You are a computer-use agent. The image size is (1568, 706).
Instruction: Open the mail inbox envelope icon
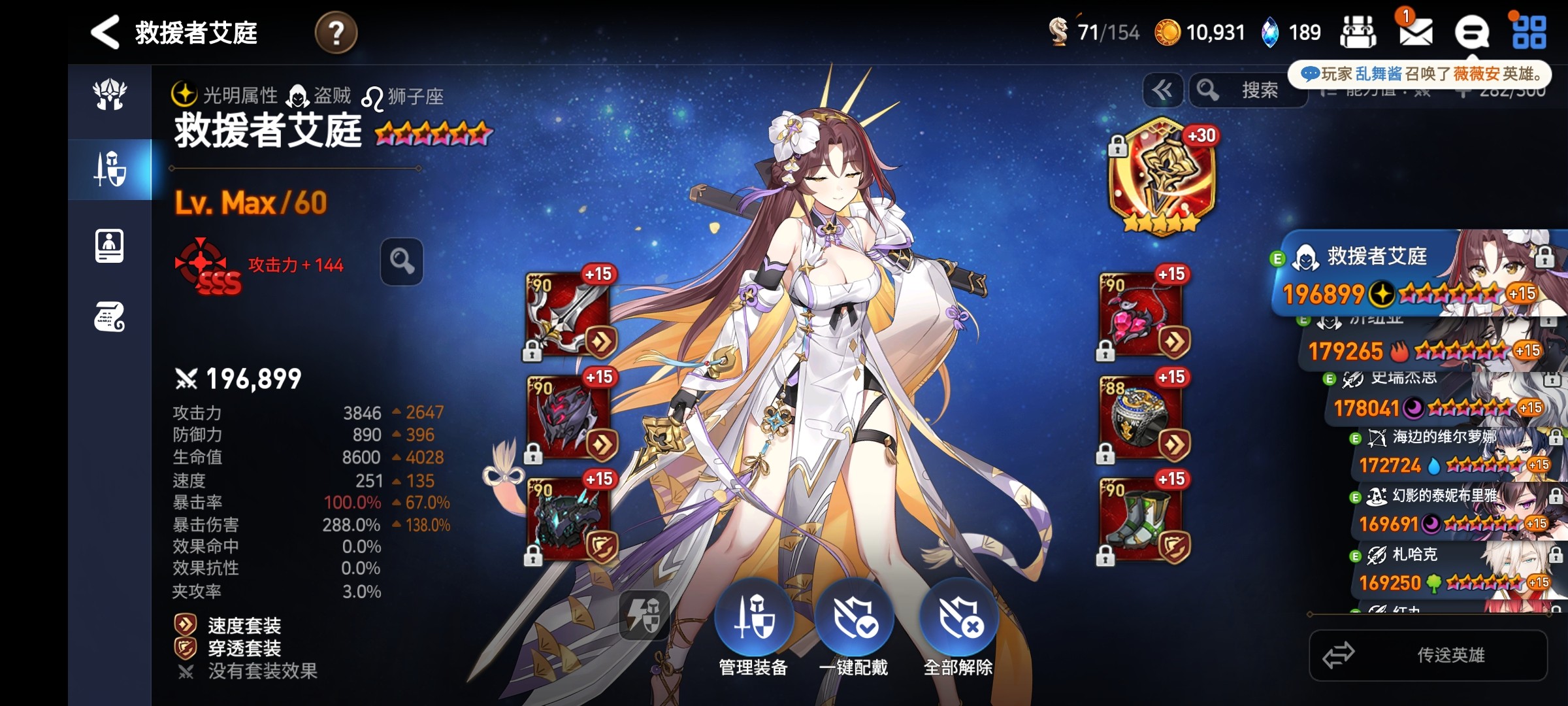[1415, 31]
